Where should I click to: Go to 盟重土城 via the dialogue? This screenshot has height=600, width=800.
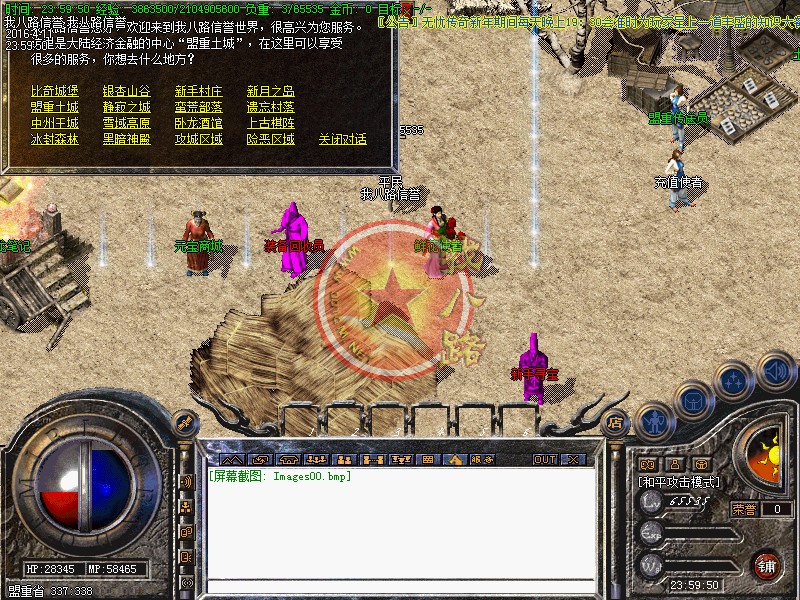pos(54,107)
